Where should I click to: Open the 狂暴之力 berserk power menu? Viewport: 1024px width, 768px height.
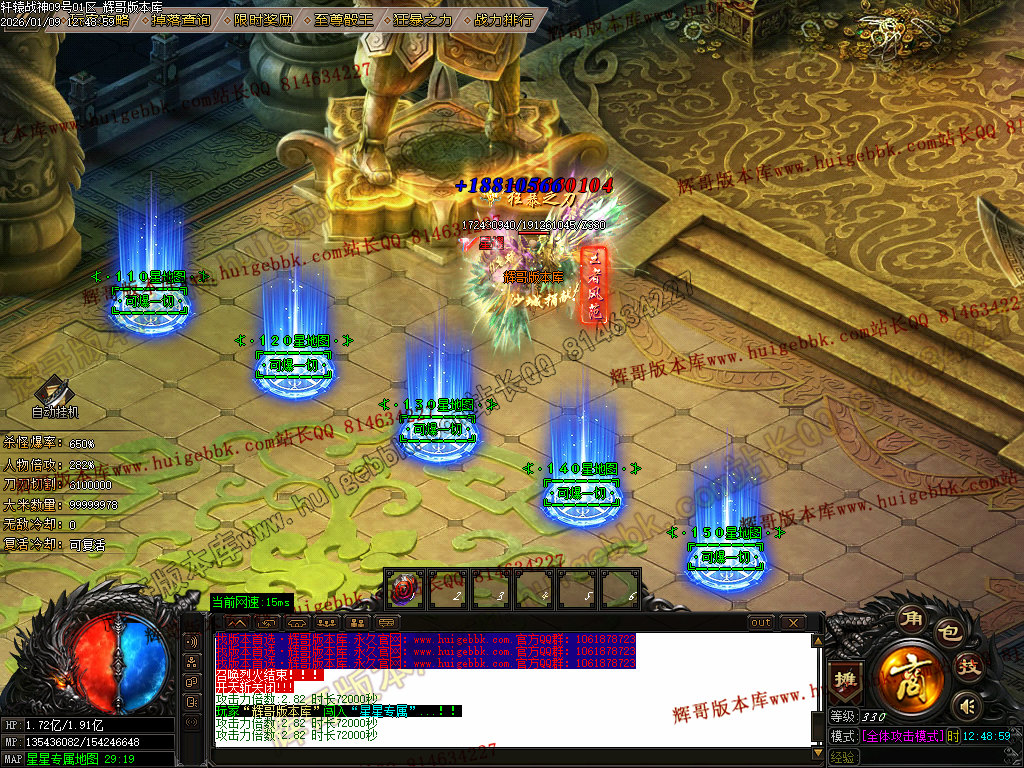423,19
